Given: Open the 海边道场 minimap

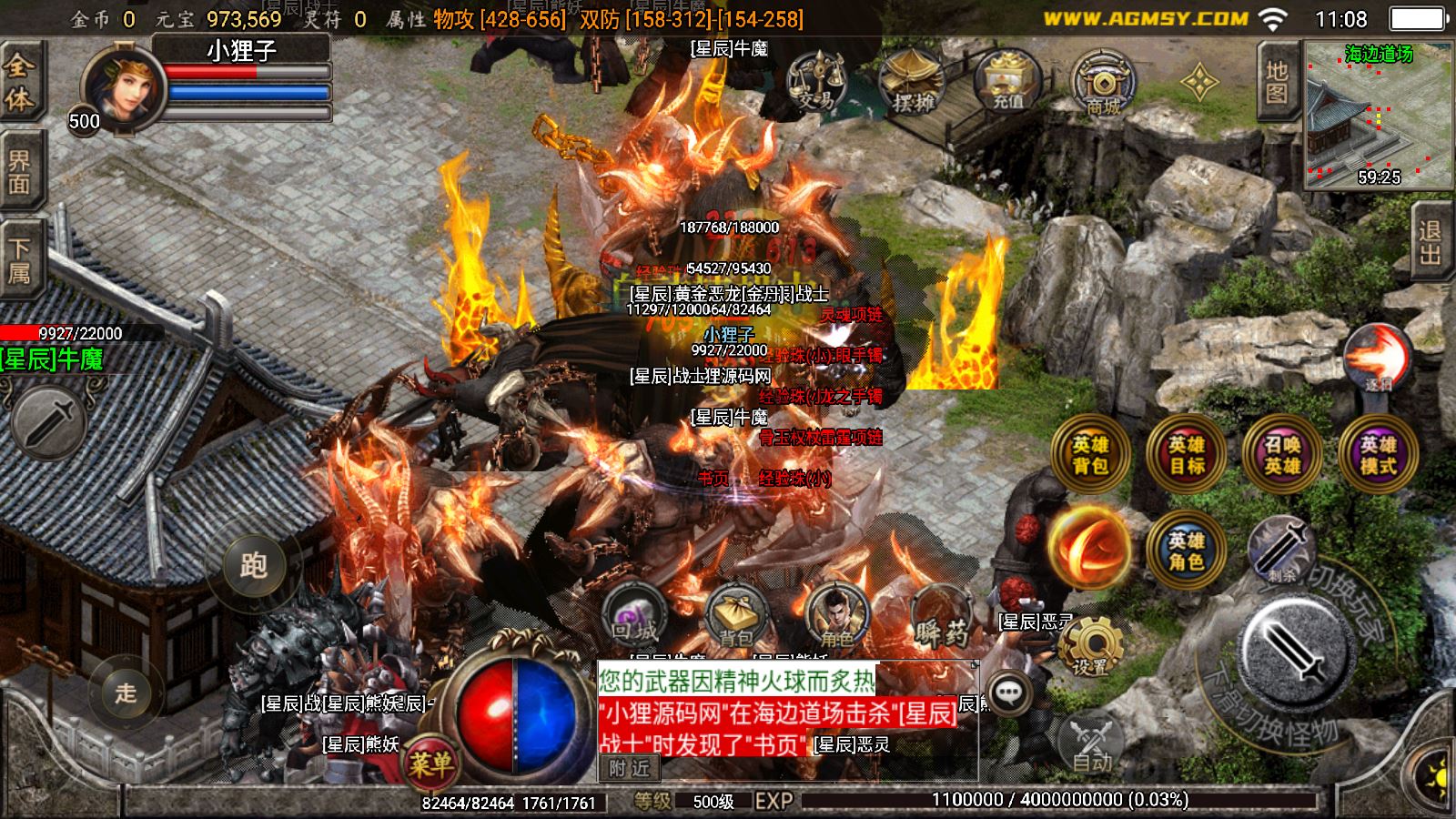Looking at the screenshot, I should pos(1379,116).
